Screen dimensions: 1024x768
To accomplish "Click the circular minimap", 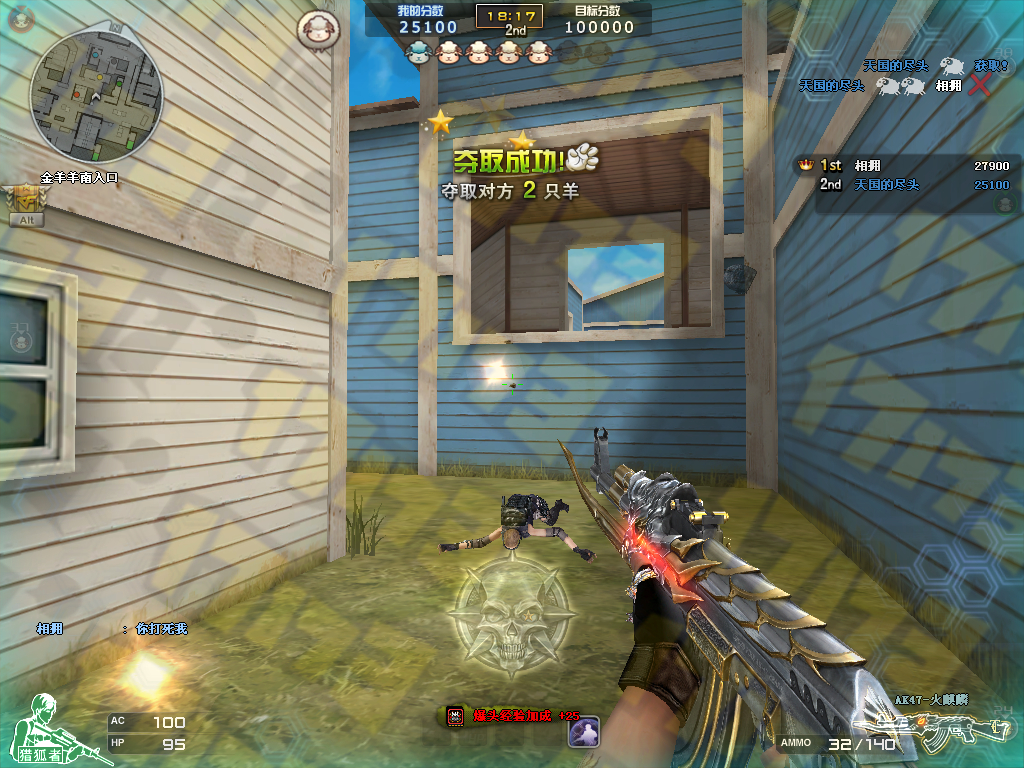I will [96, 96].
